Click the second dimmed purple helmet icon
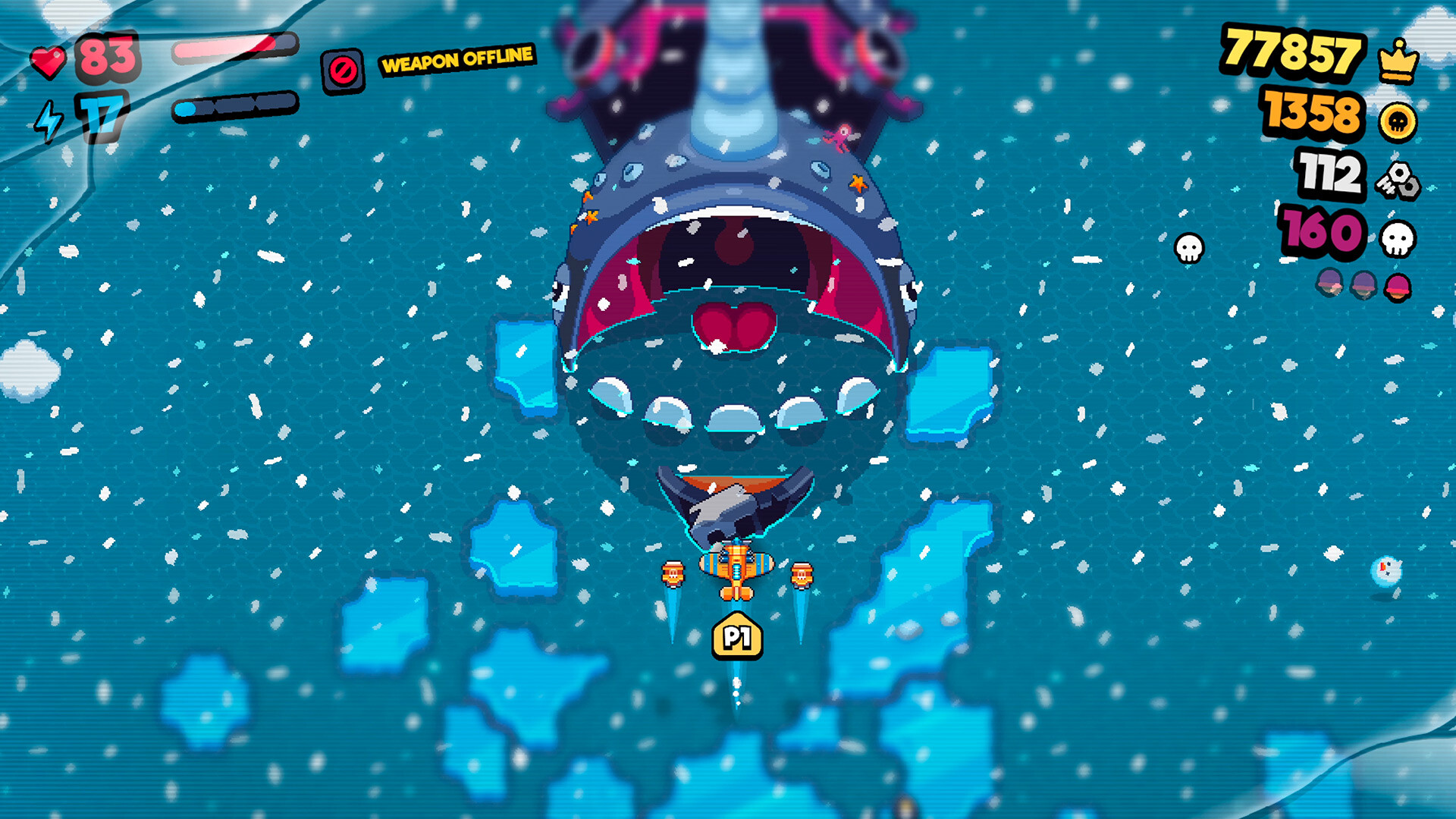Image resolution: width=1456 pixels, height=819 pixels. click(x=1363, y=285)
